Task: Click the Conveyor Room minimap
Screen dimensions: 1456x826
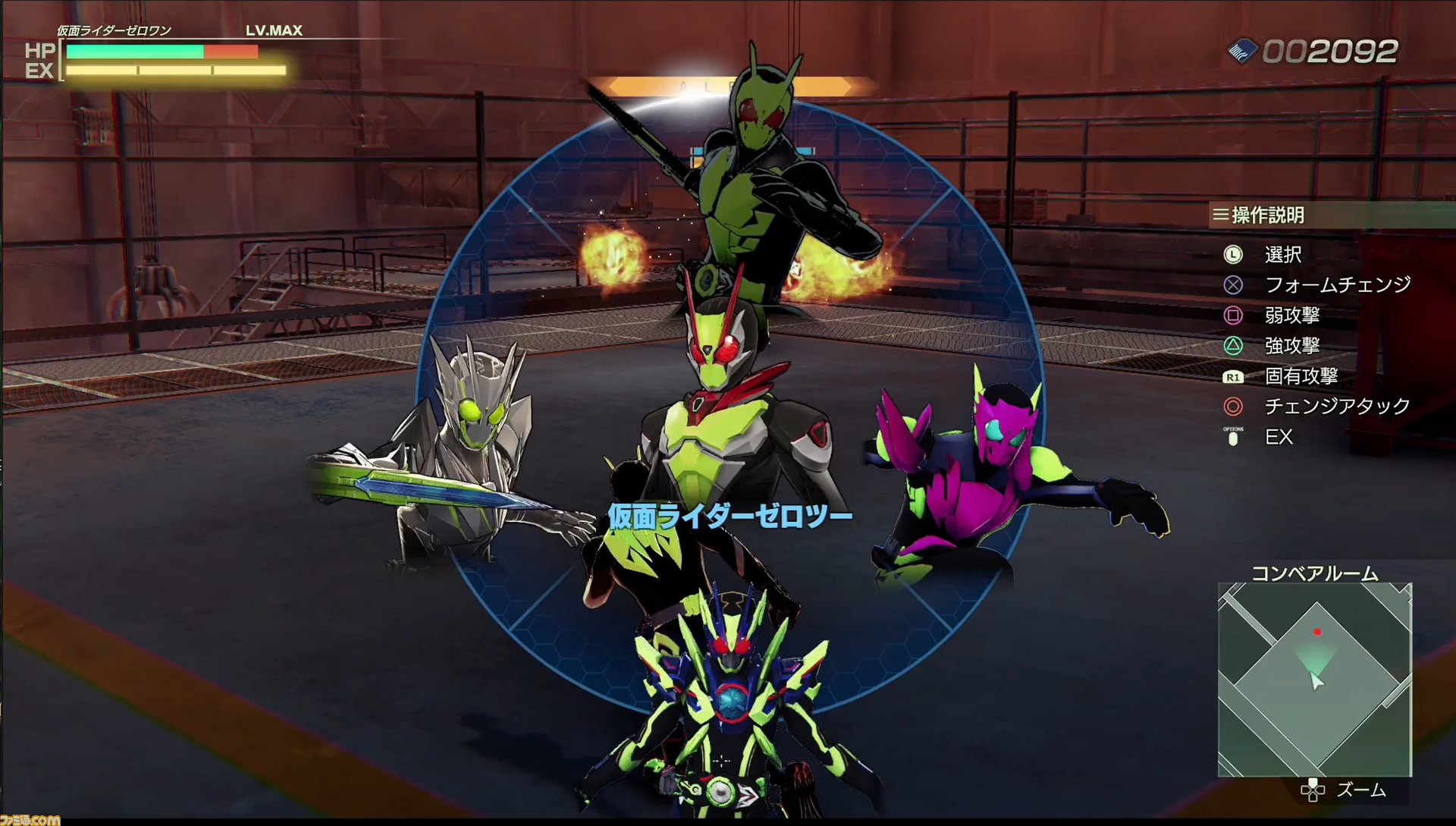Action: (x=1314, y=680)
